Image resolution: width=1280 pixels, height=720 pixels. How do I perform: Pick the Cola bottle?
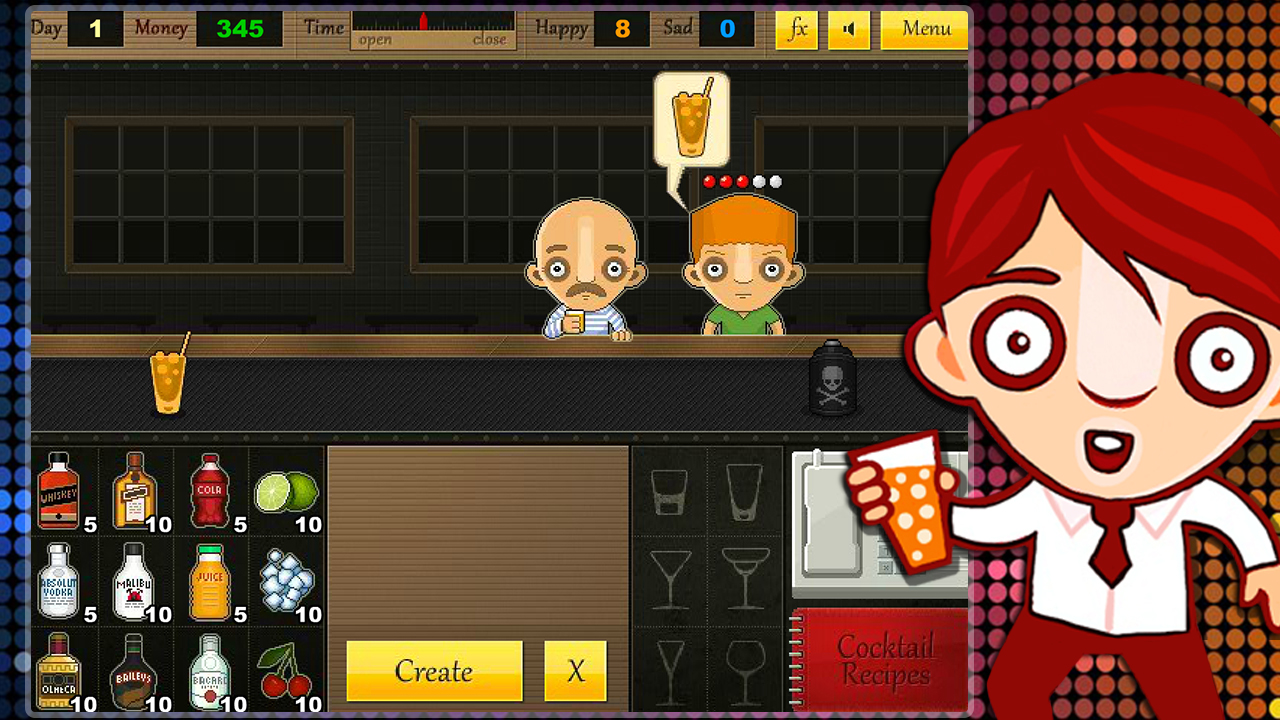[x=210, y=488]
